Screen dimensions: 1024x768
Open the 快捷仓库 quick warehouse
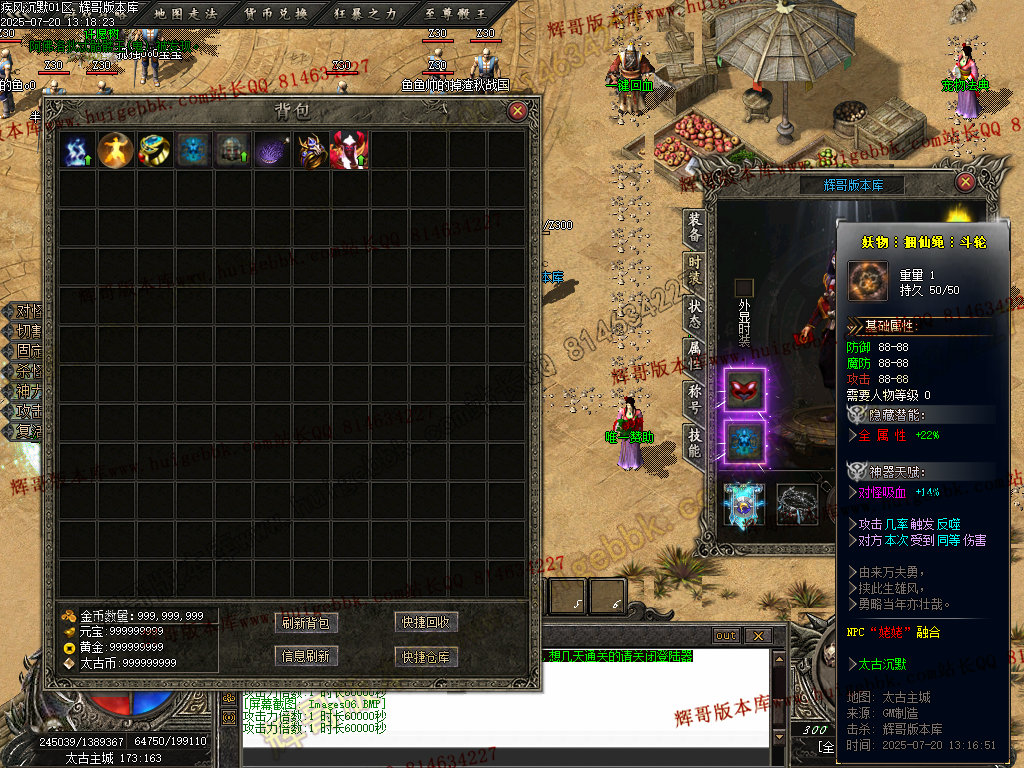point(427,657)
